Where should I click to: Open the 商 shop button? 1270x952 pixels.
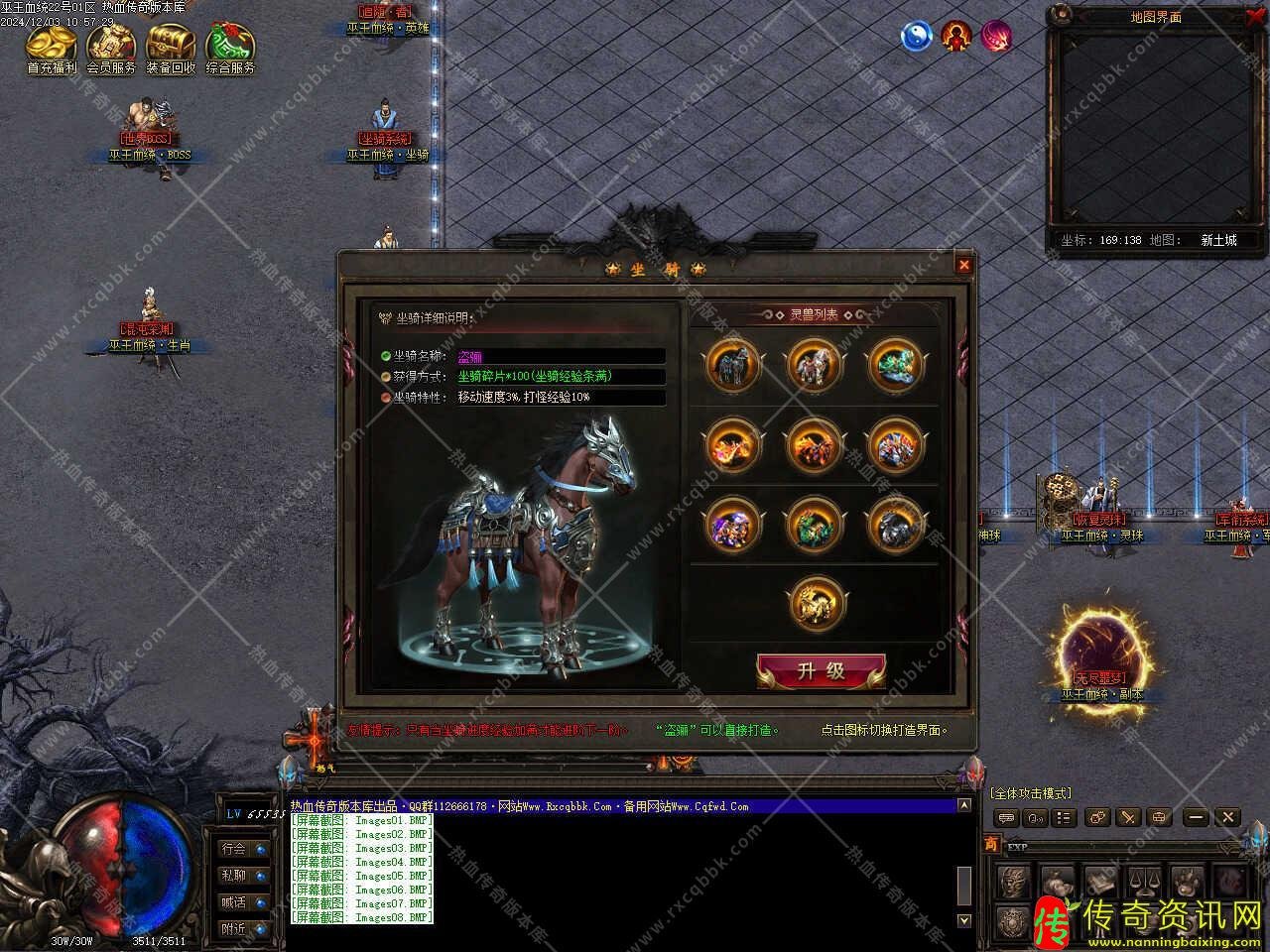point(991,844)
